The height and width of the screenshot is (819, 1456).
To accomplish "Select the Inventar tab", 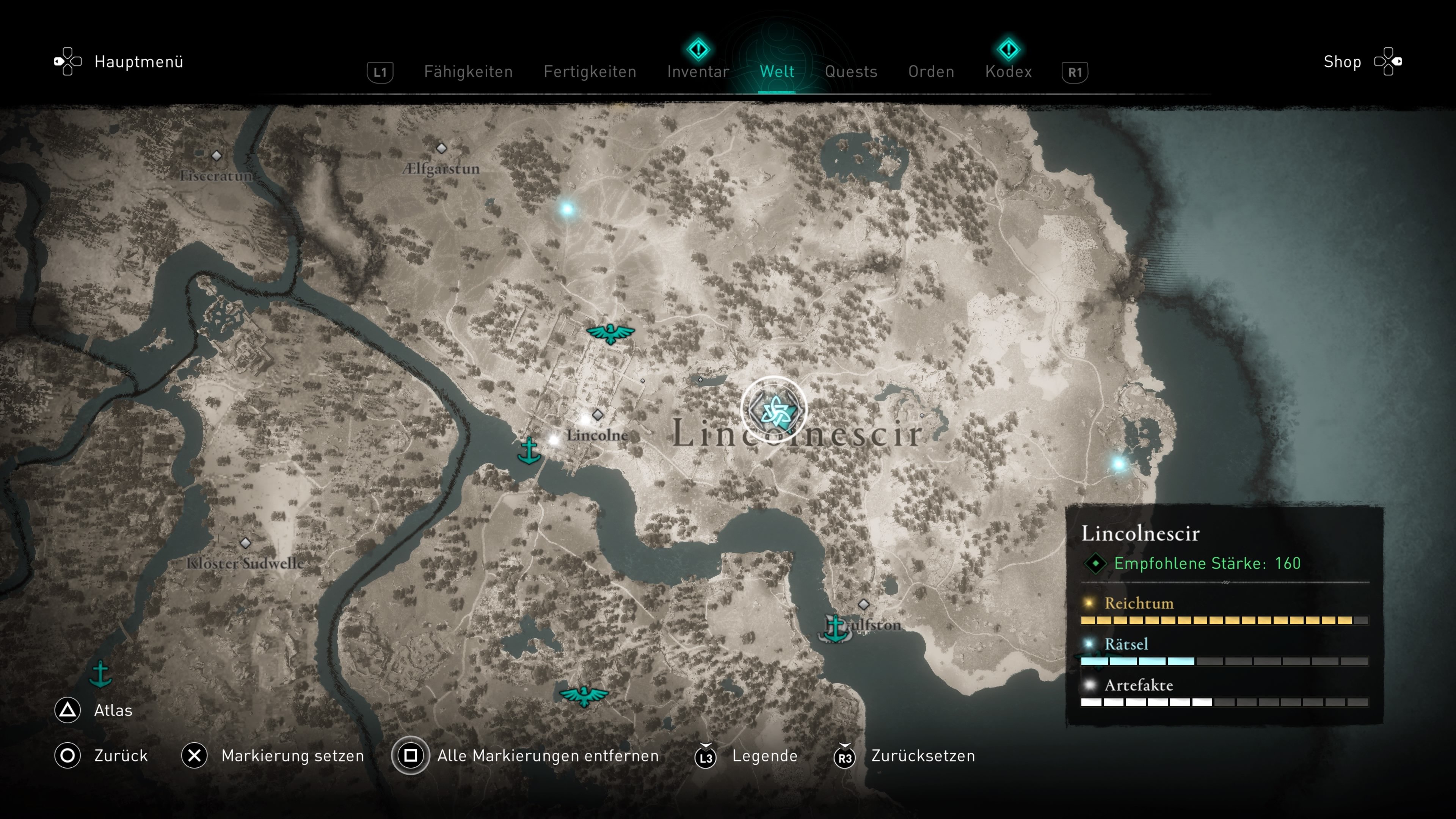I will (698, 72).
